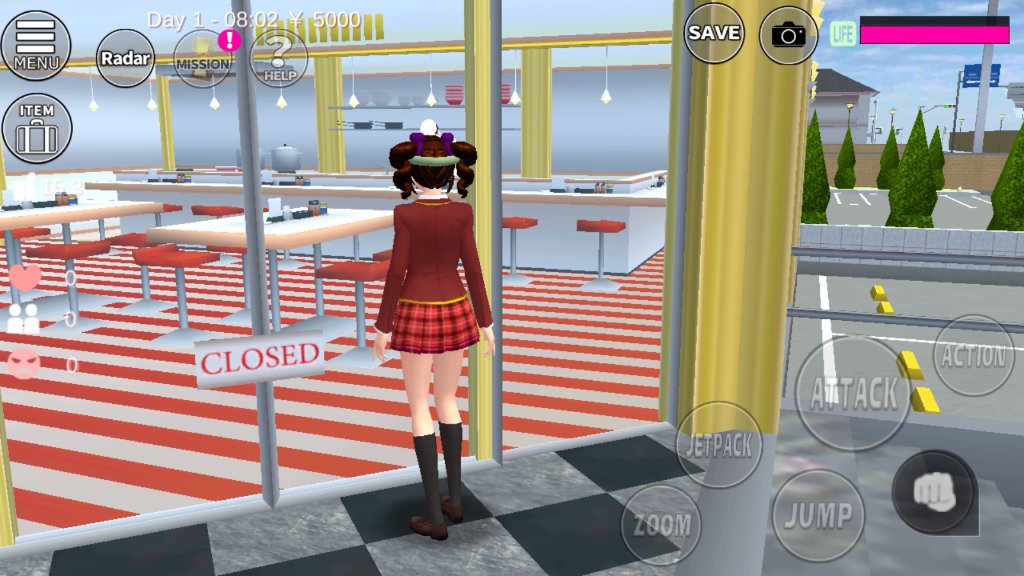Open the camera photo mode

(x=789, y=35)
